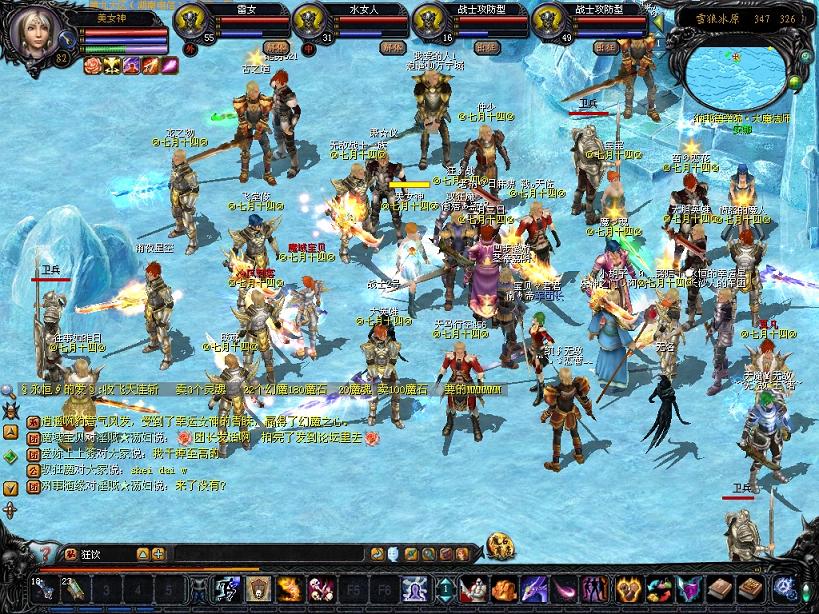
Task: Select party member 水女人's portrait
Action: [310, 21]
